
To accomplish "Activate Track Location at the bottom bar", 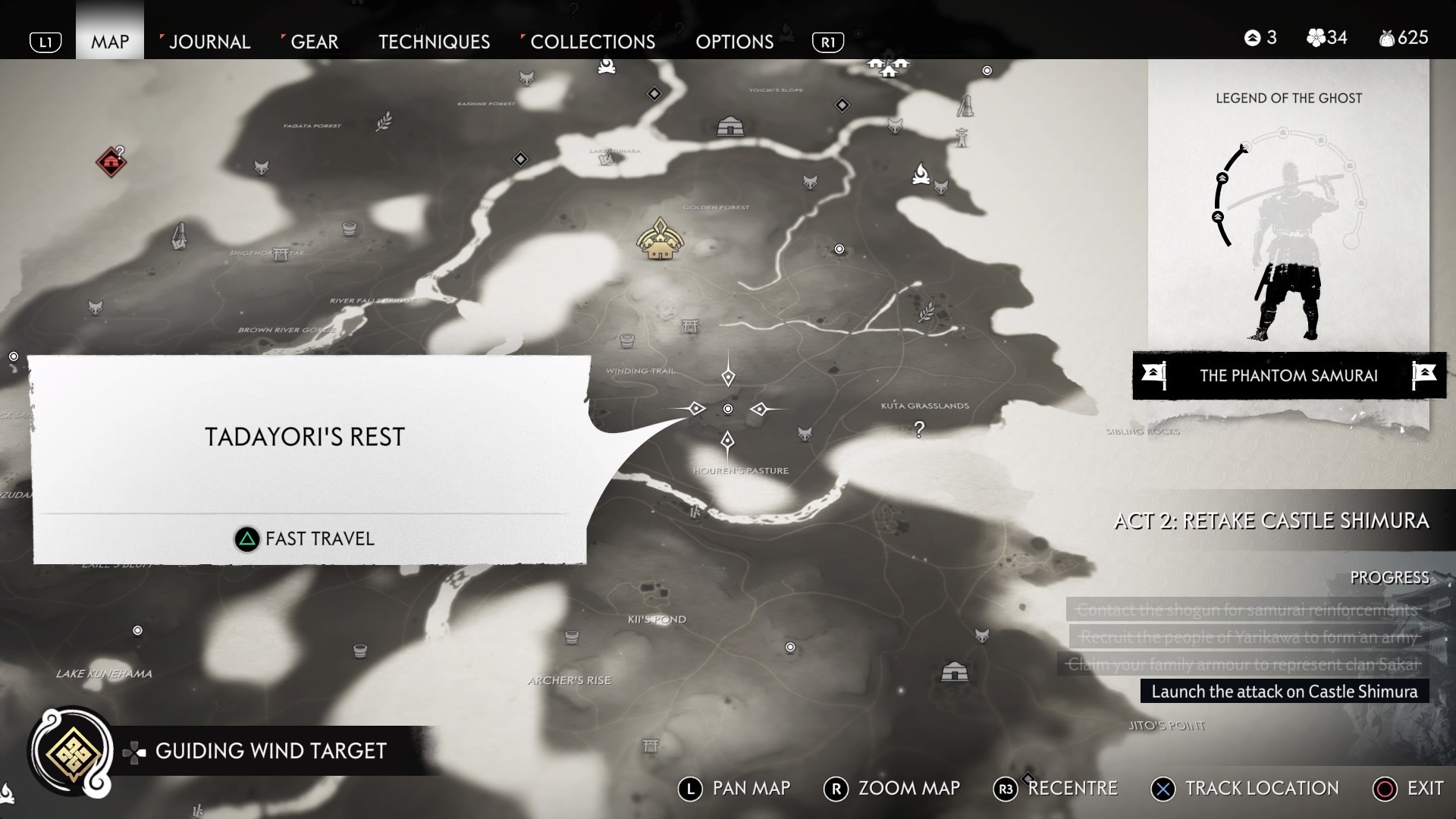I will (1244, 788).
